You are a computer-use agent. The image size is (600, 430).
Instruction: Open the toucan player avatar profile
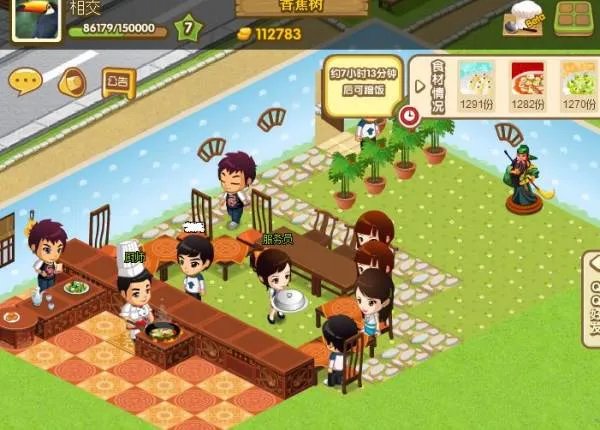click(x=36, y=20)
